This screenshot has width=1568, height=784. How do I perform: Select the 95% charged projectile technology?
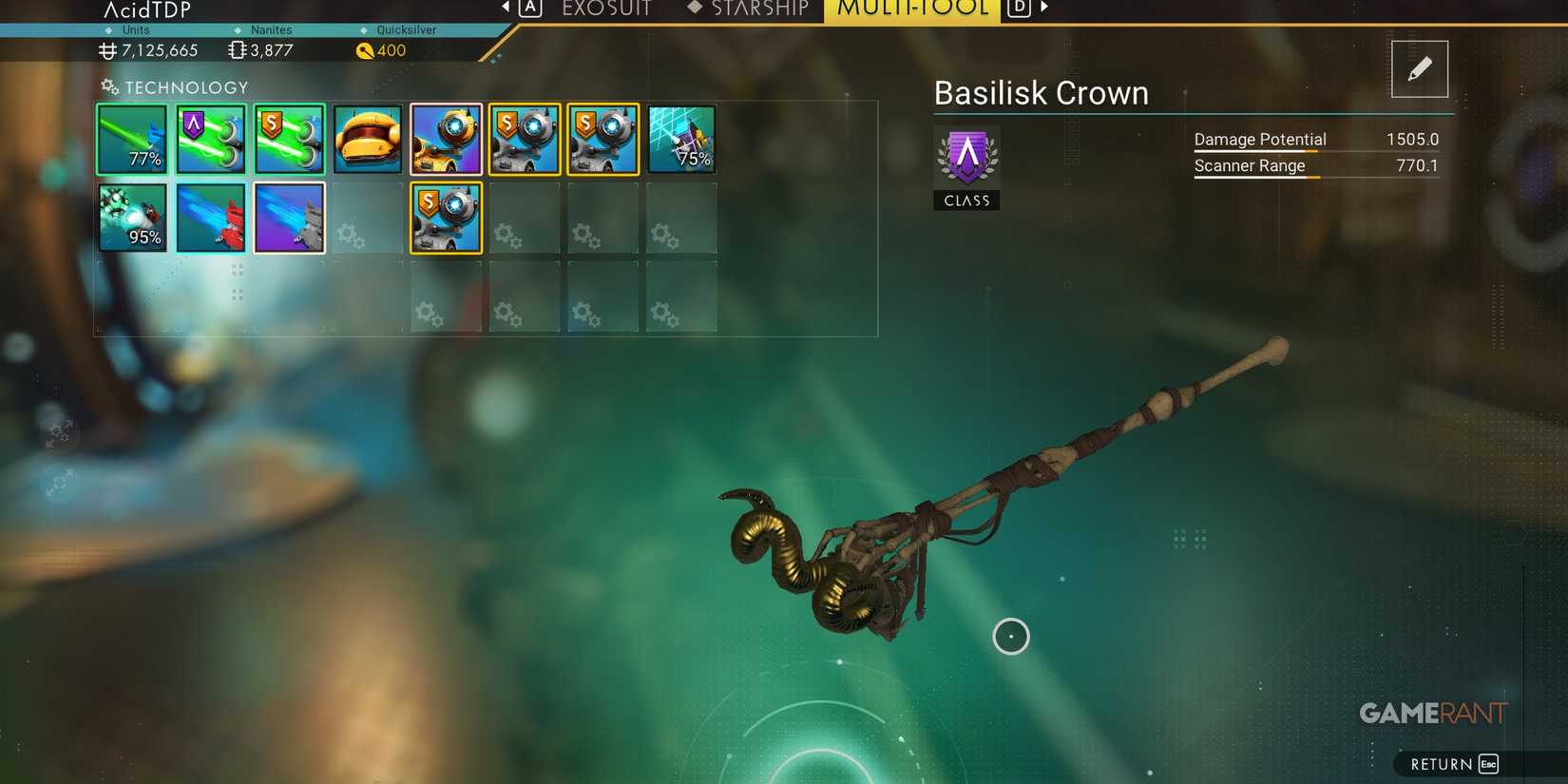131,217
